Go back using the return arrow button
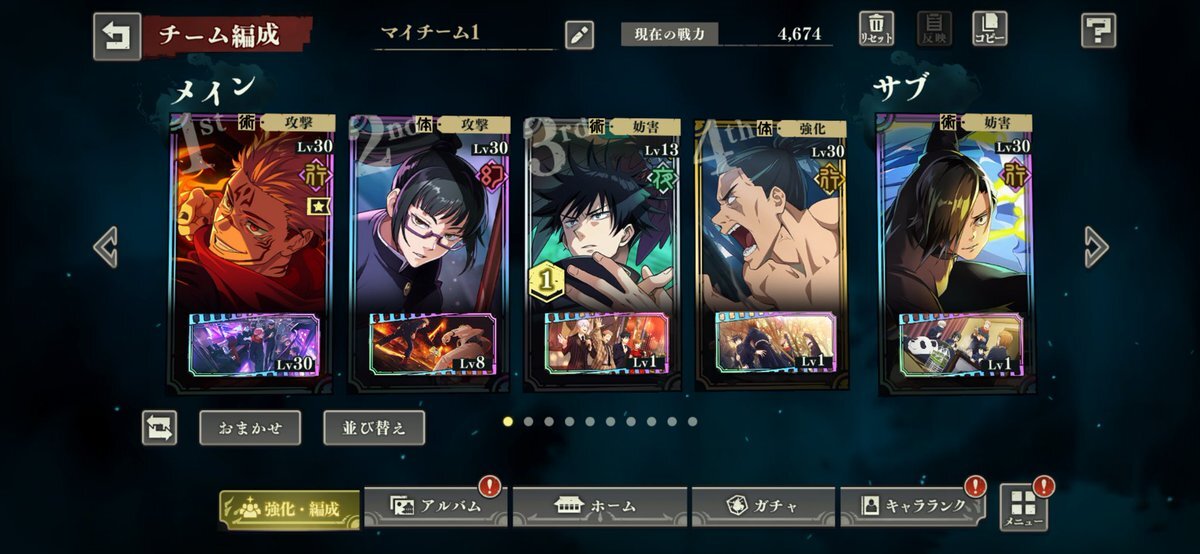The height and width of the screenshot is (554, 1200). point(117,35)
